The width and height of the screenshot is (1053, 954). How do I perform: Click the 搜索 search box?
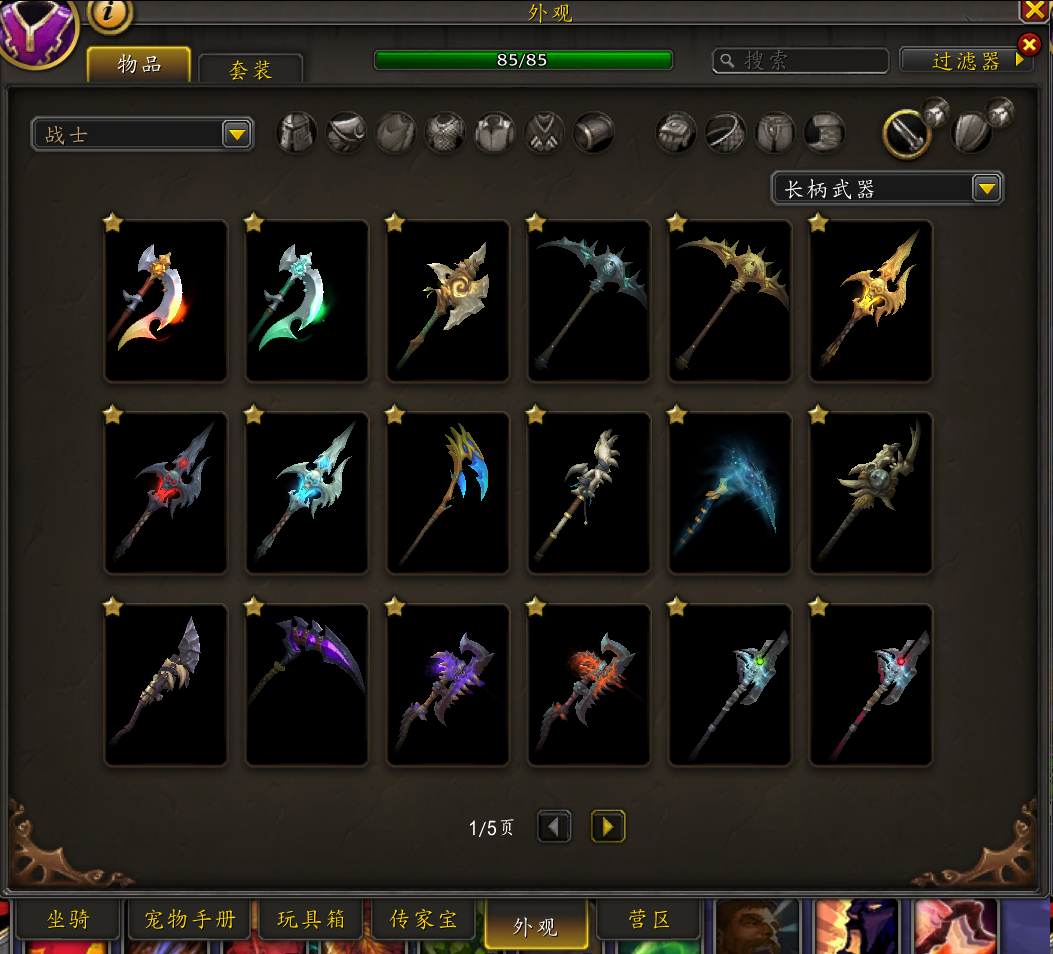coord(800,61)
